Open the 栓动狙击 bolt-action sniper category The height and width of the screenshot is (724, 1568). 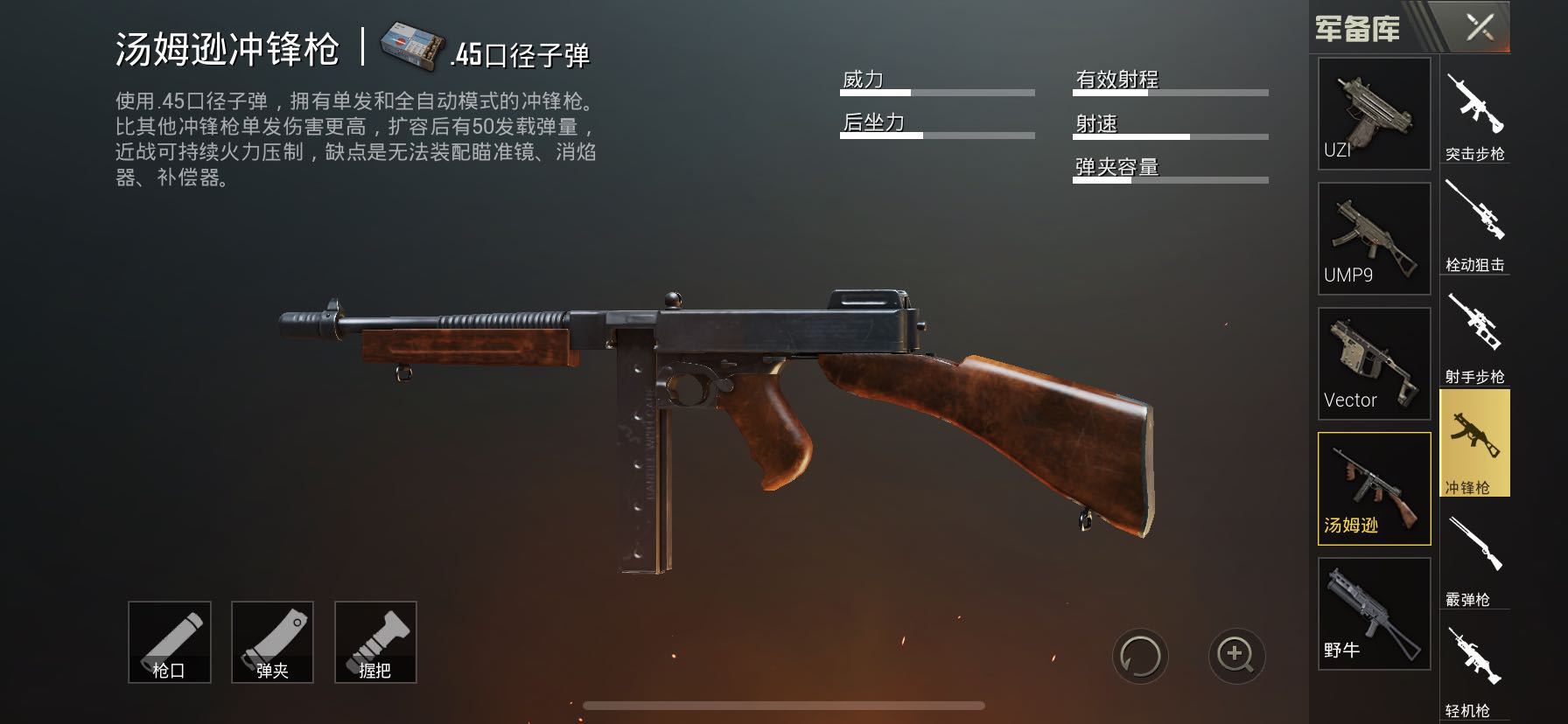pos(1474,224)
